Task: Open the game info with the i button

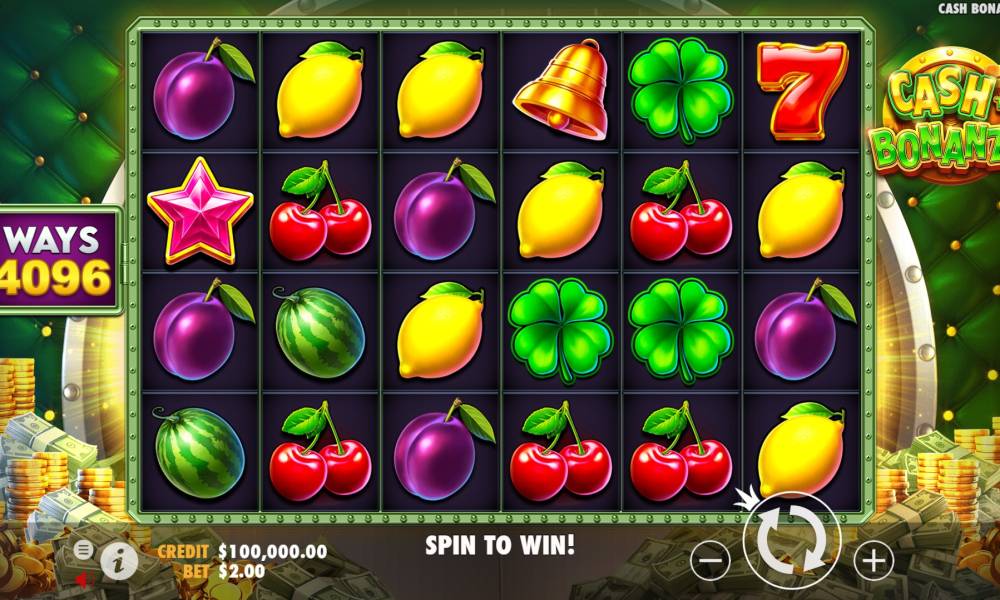Action: [x=119, y=561]
